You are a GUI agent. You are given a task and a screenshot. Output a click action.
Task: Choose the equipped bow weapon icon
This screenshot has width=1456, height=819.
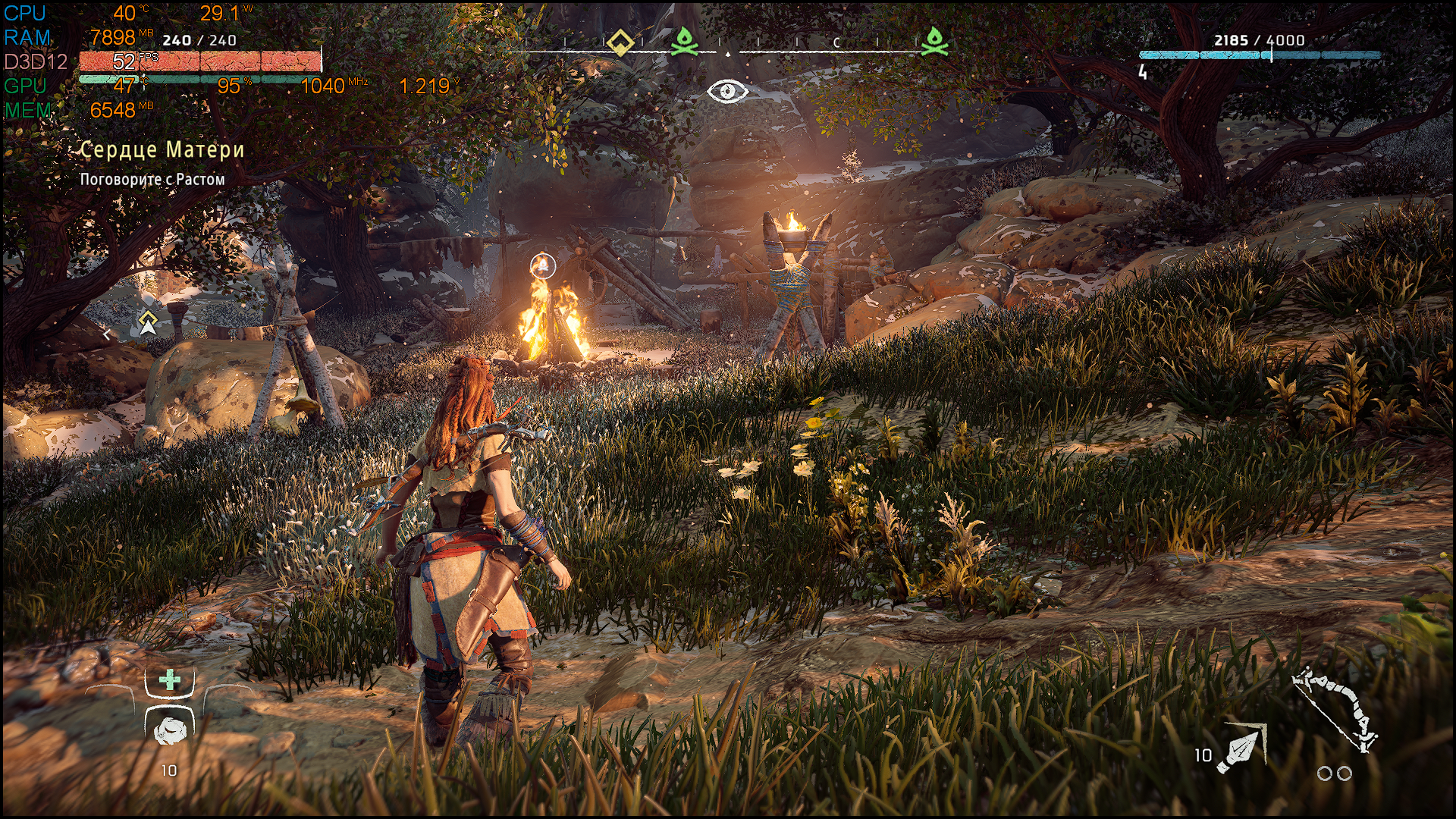pos(1335,709)
